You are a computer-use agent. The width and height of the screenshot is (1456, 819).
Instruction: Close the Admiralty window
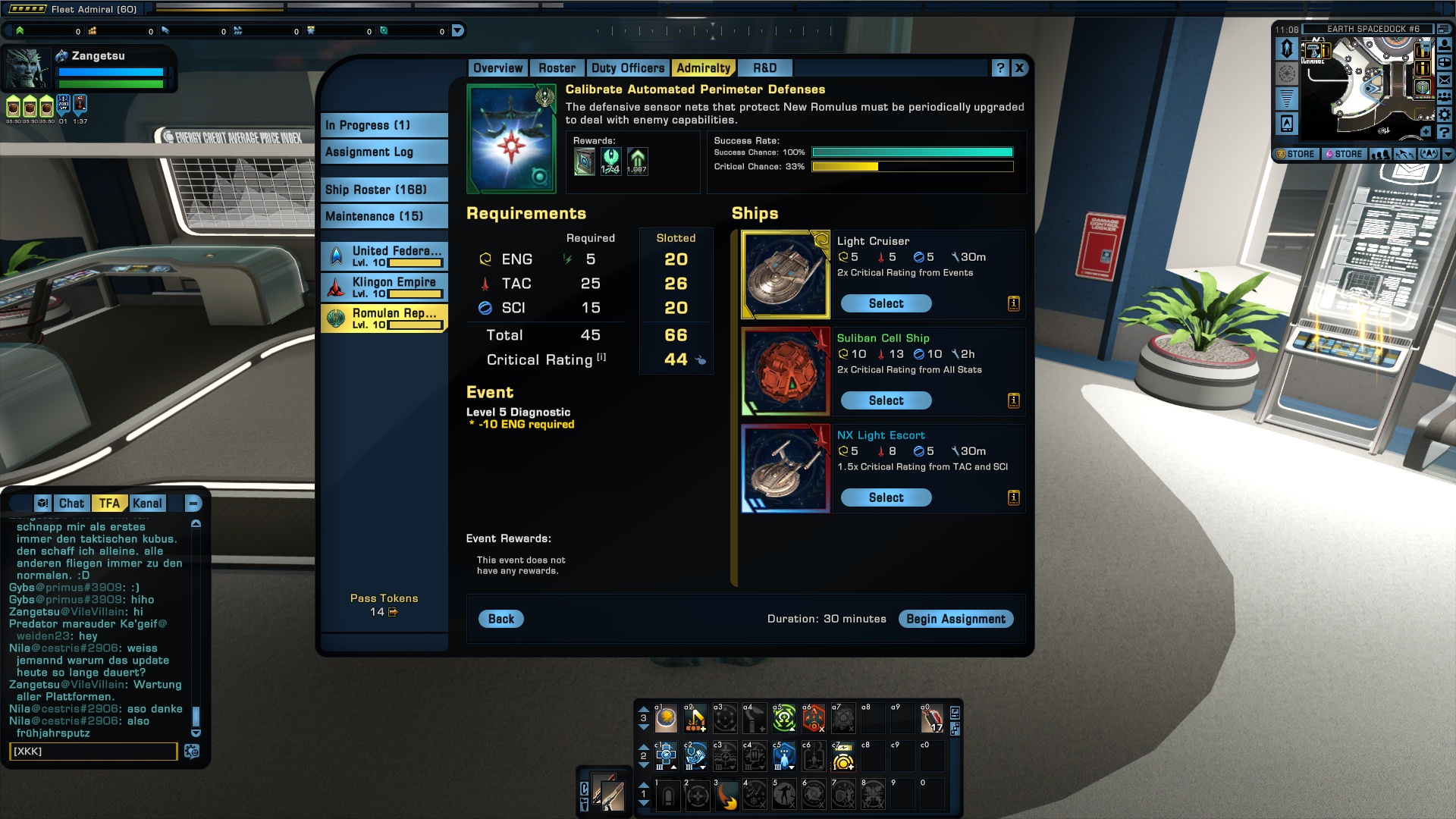1019,68
